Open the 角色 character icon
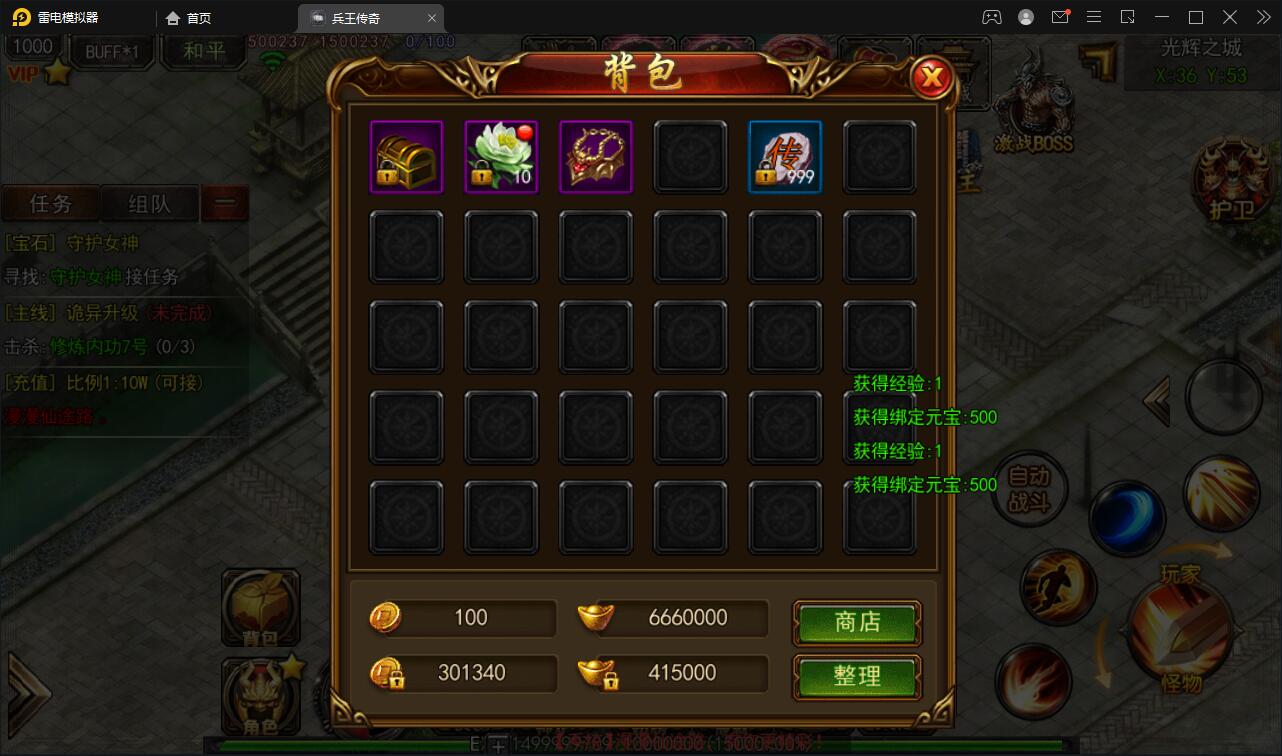 point(261,695)
